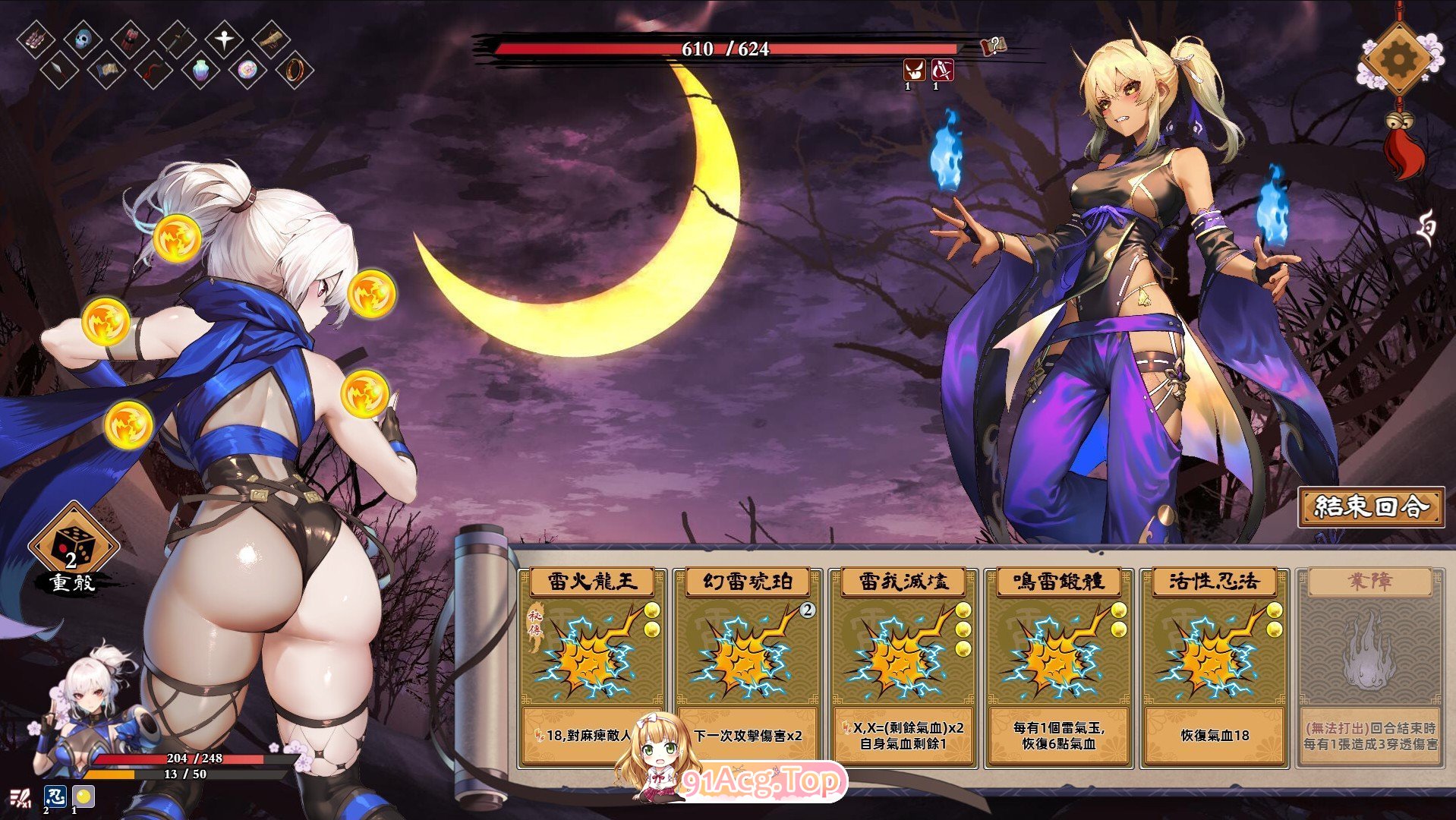Check the red dynamite bundle relic

click(x=131, y=38)
